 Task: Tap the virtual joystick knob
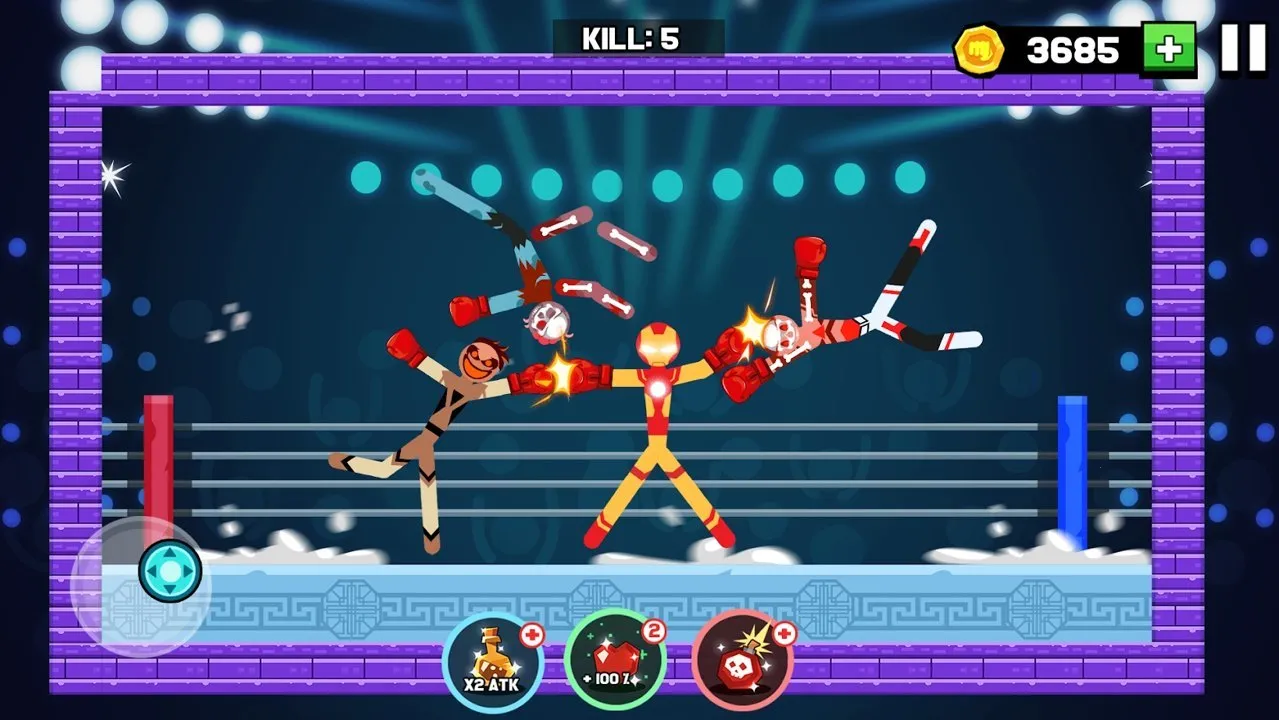[x=170, y=571]
